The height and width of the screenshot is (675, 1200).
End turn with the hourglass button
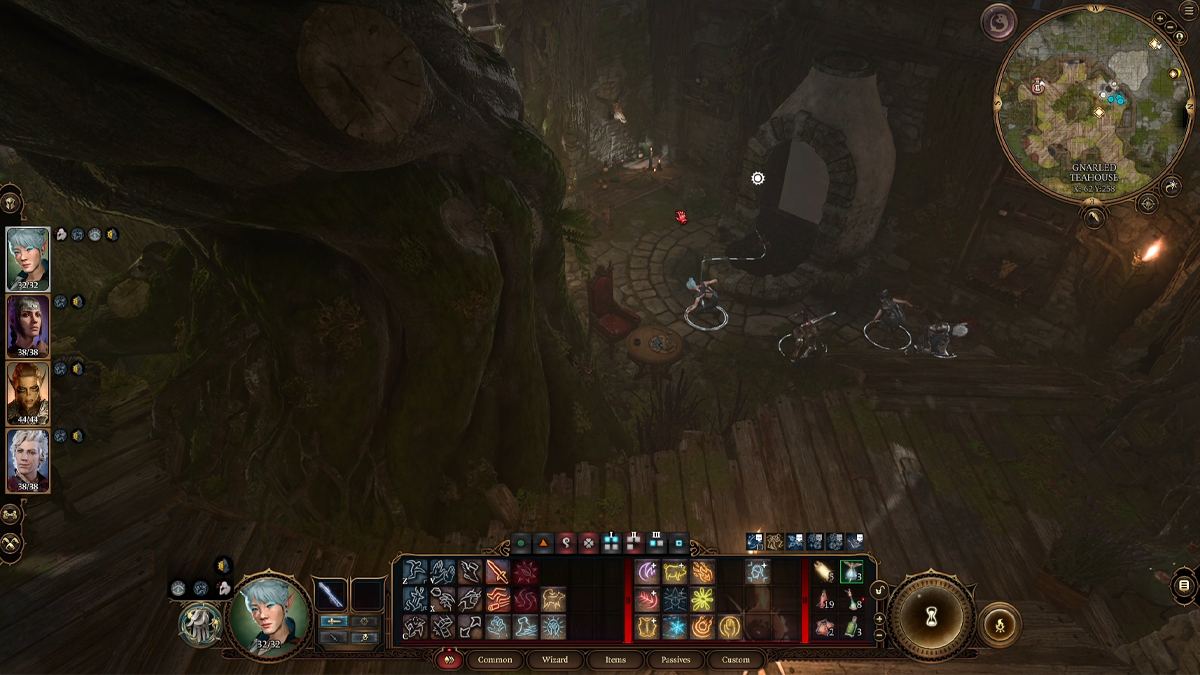pos(933,615)
